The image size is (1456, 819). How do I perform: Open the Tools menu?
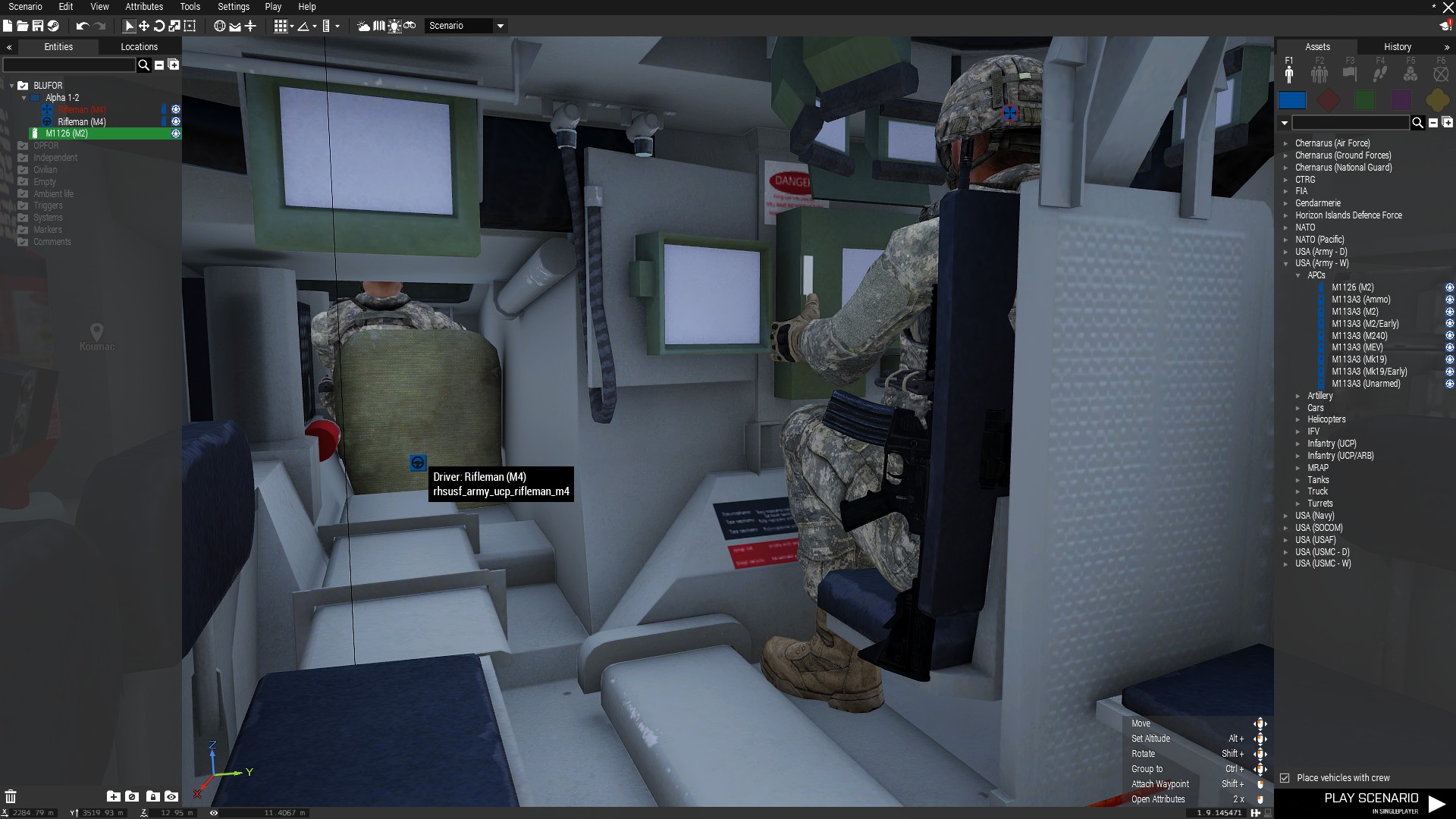coord(190,7)
